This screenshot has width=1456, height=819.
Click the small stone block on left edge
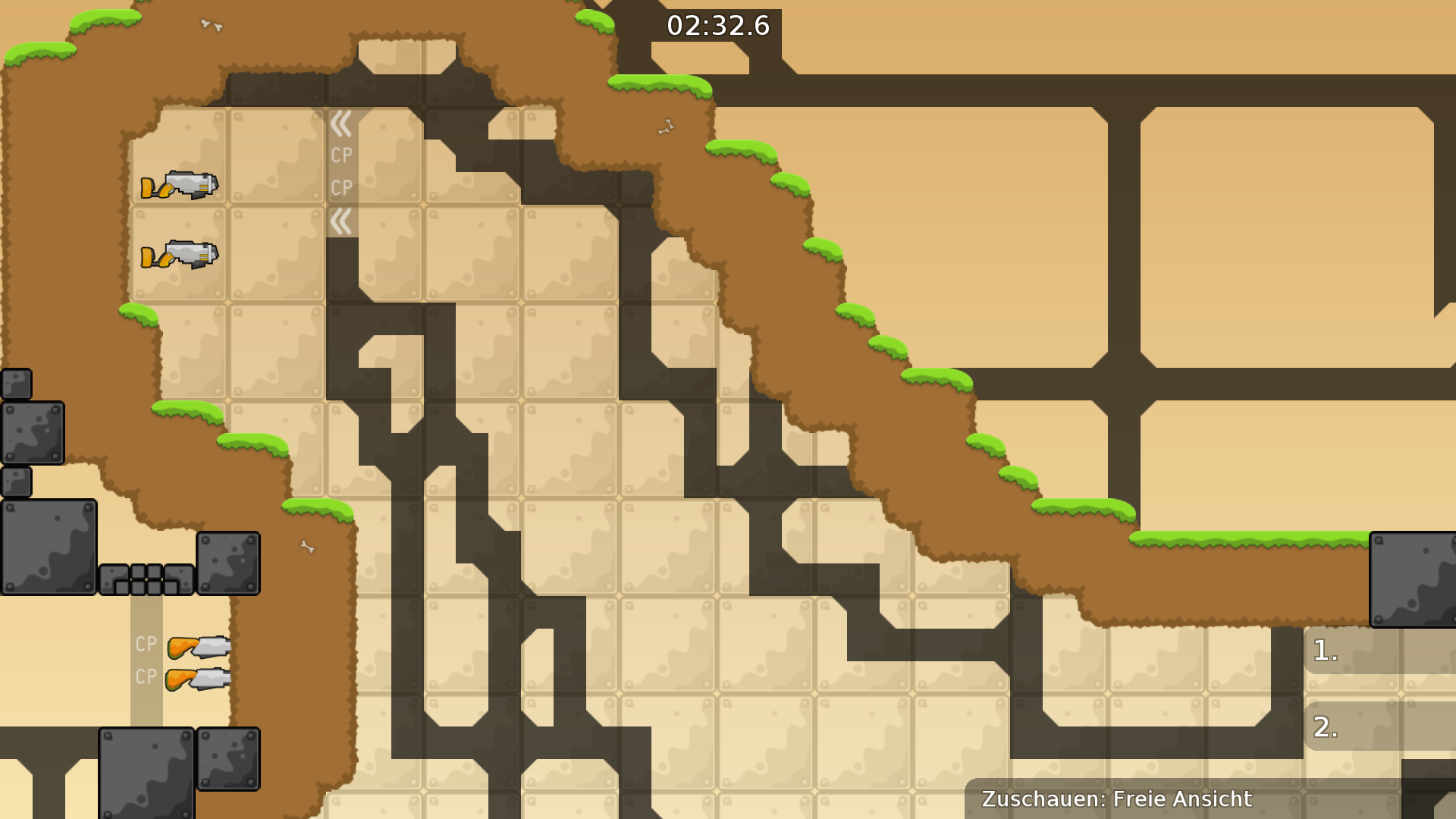(x=16, y=383)
